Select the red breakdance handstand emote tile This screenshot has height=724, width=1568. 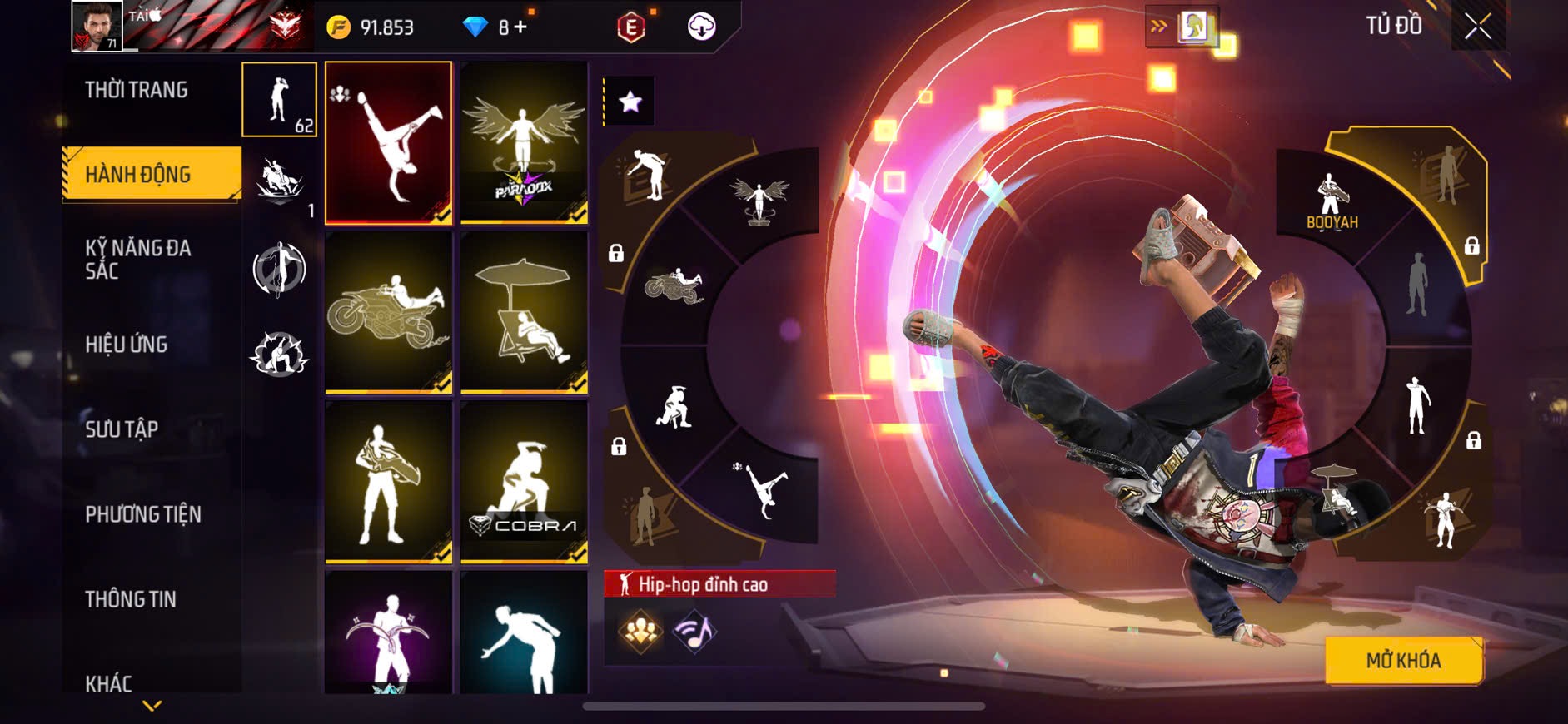(388, 142)
